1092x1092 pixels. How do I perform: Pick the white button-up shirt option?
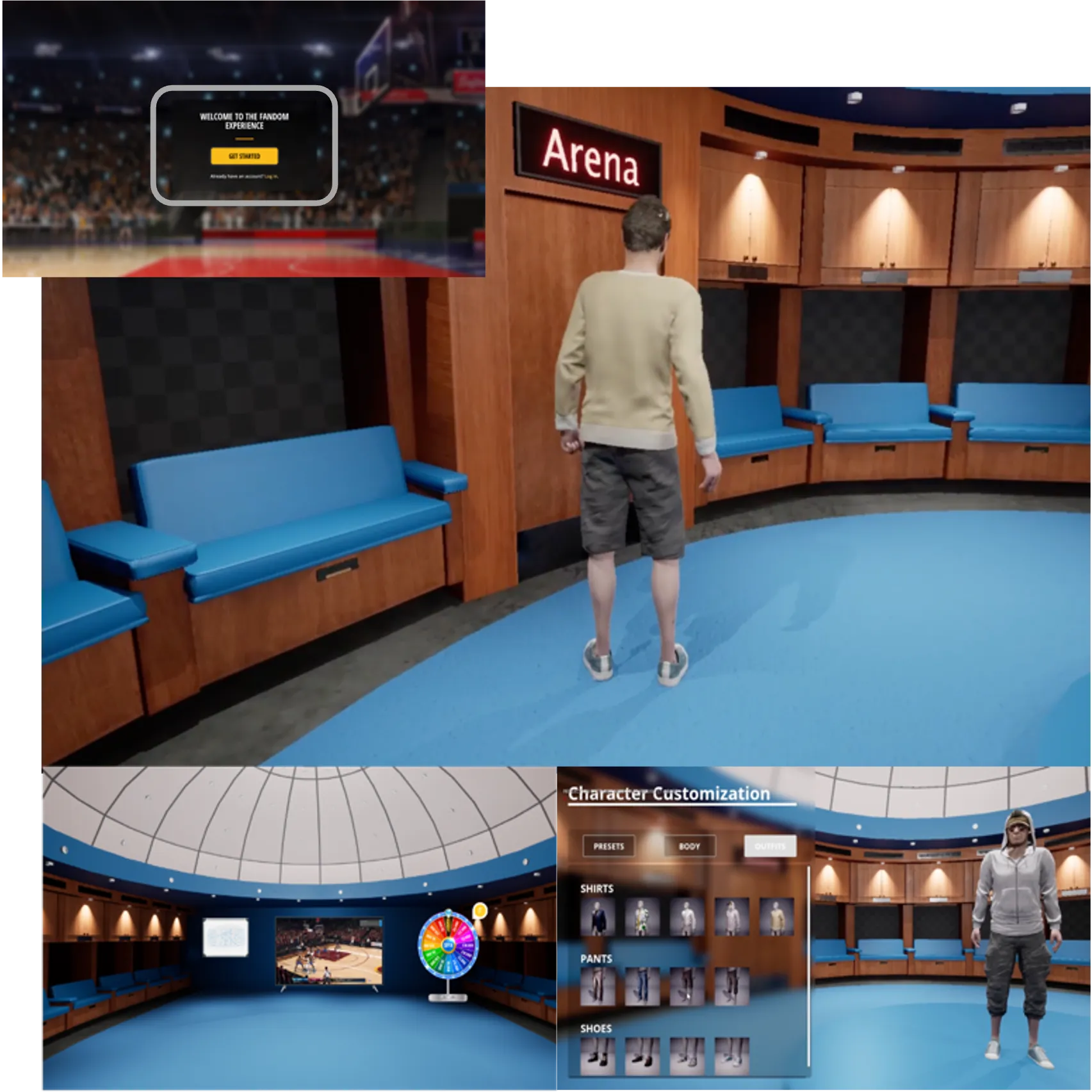pos(687,915)
